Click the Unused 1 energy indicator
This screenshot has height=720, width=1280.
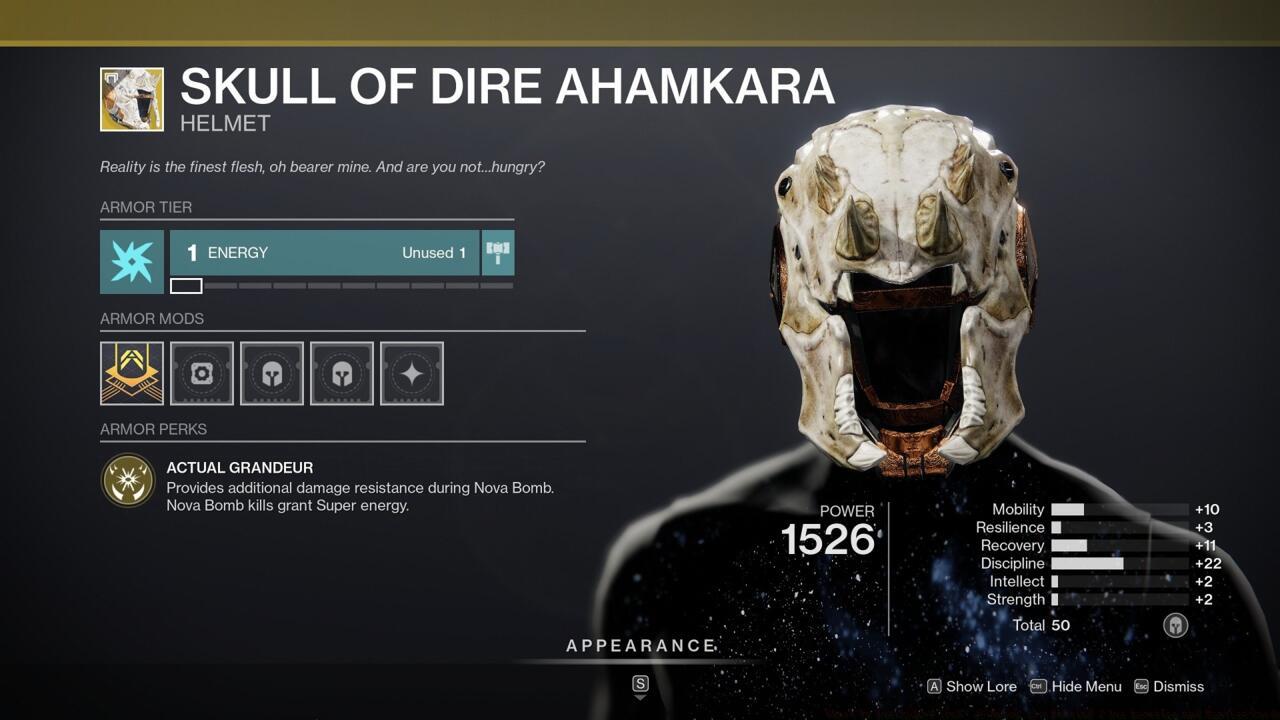tap(434, 253)
